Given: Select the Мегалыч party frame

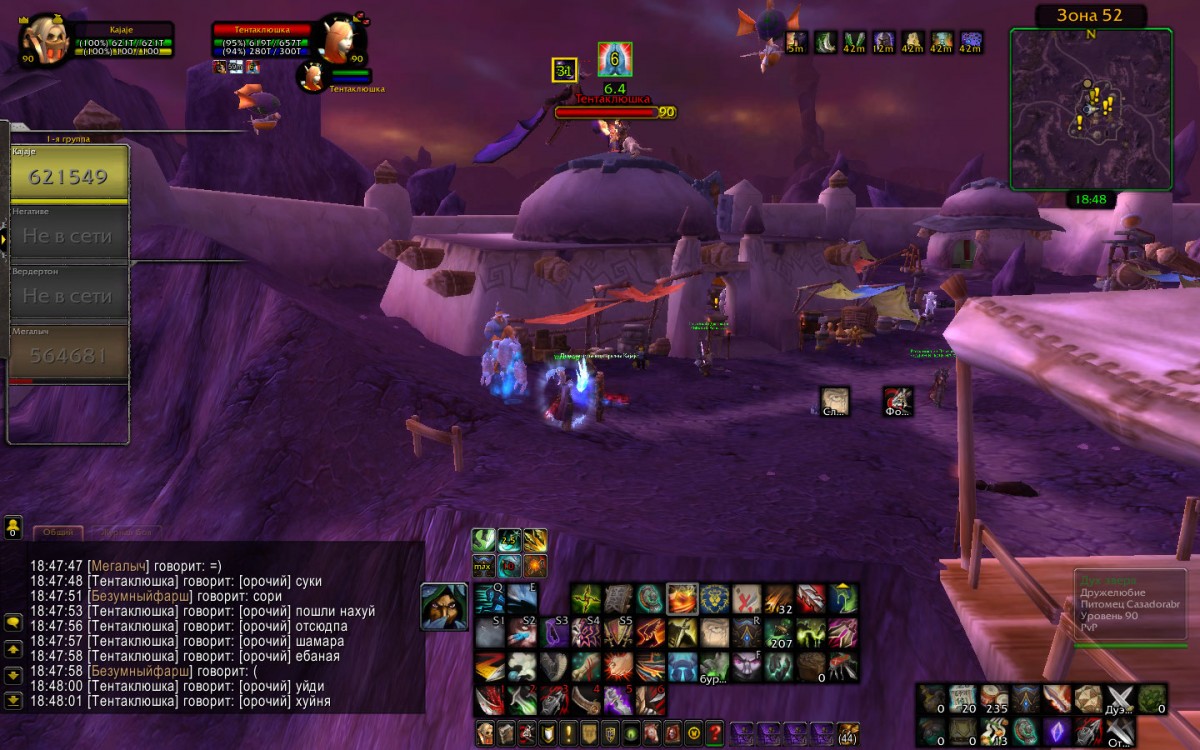Looking at the screenshot, I should [x=68, y=353].
